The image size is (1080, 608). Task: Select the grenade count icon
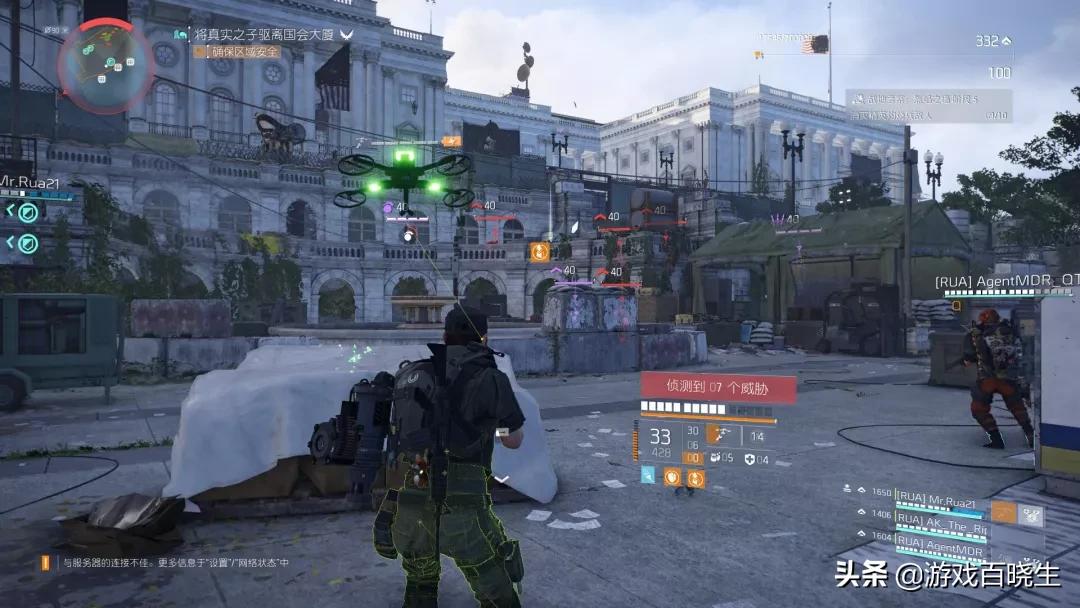pos(716,459)
